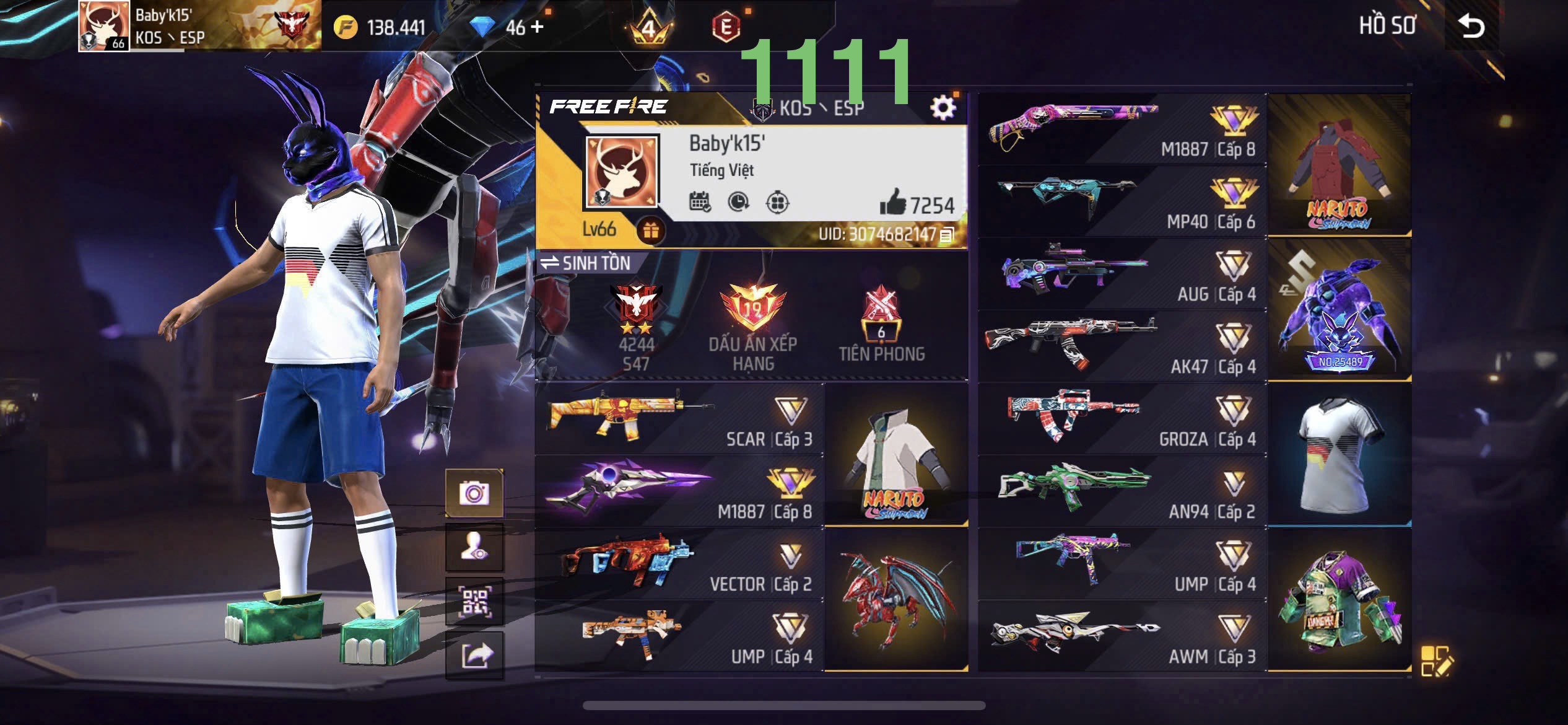Open the camera photo mode

(x=474, y=493)
